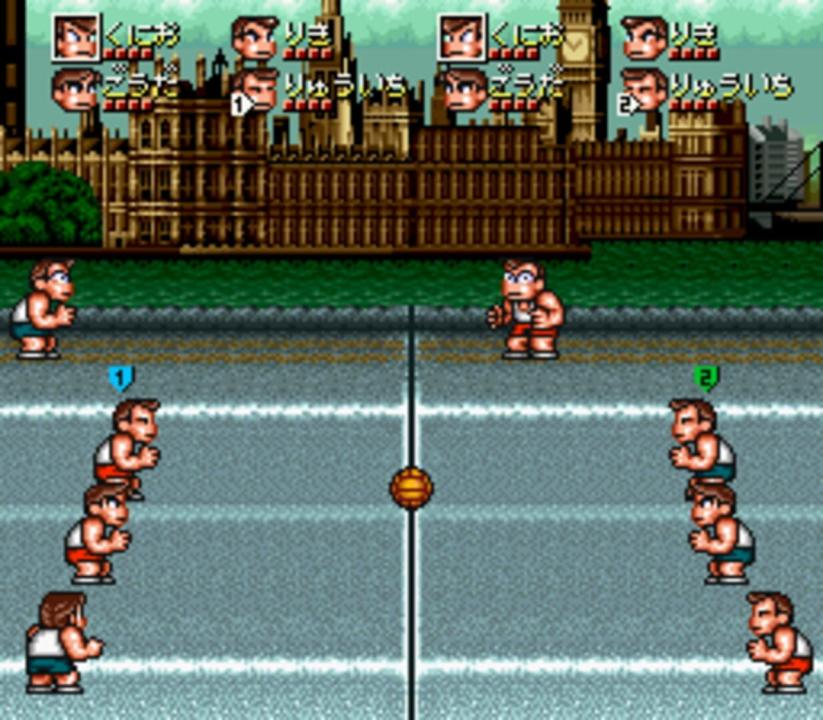Choose the right team's りき portrait
This screenshot has width=823, height=720.
[x=644, y=38]
